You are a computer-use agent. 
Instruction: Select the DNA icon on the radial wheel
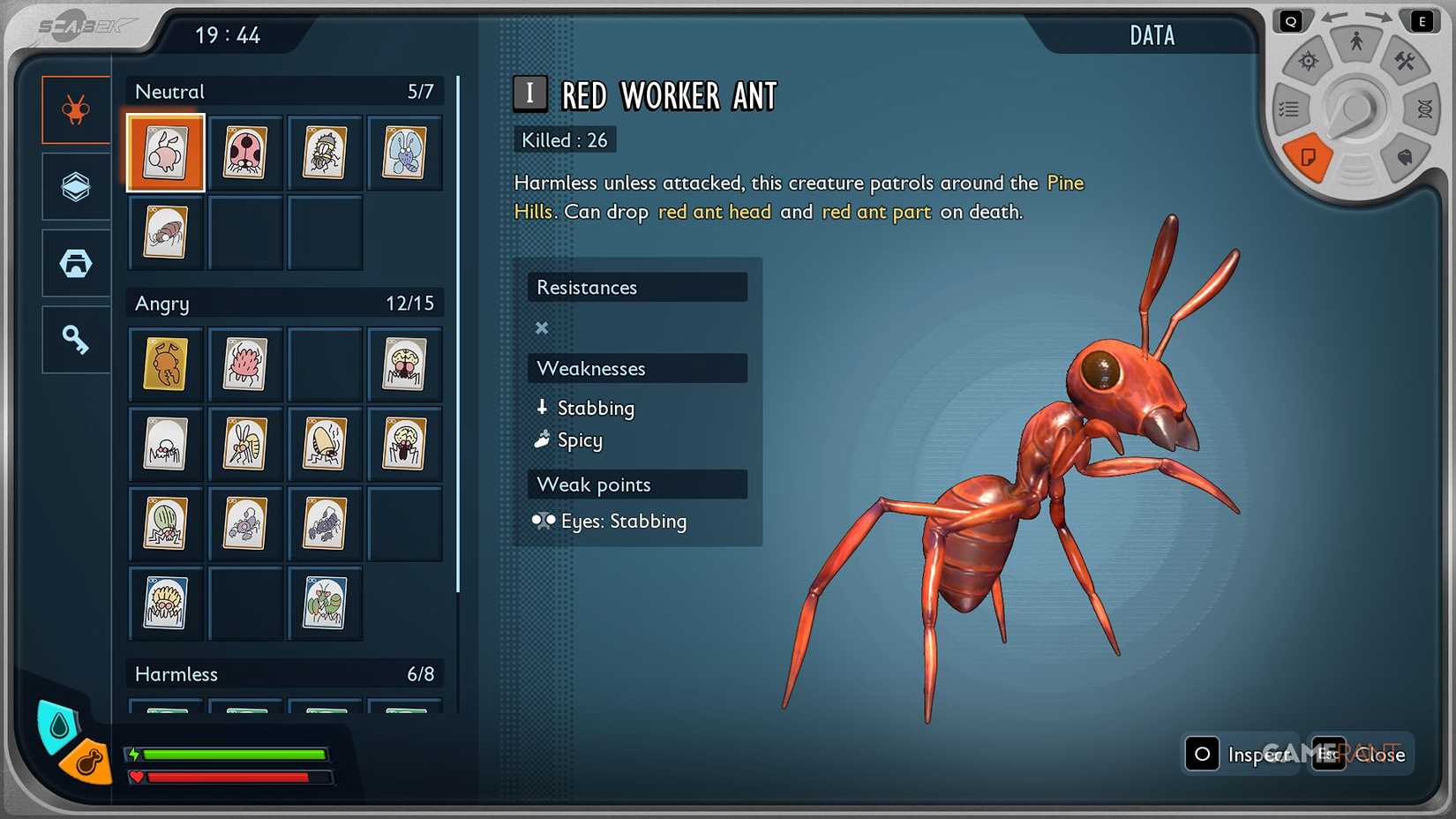click(x=1424, y=109)
